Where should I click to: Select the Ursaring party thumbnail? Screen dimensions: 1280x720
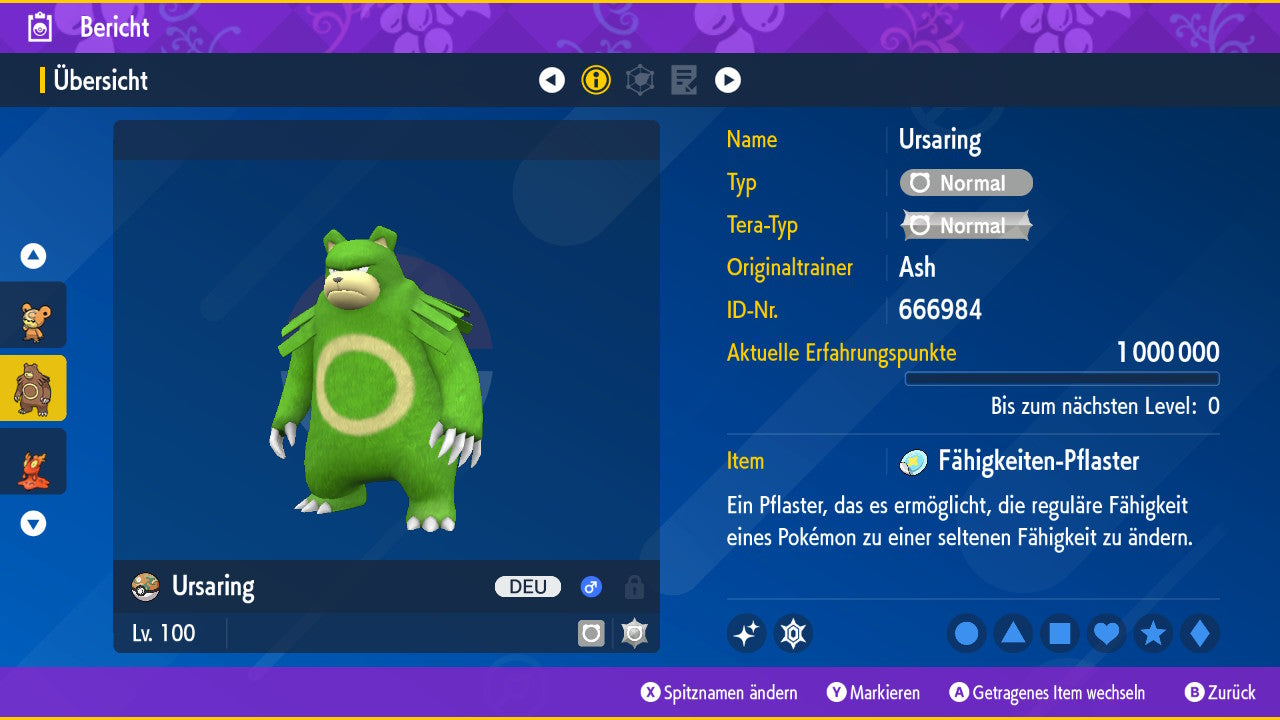(33, 388)
